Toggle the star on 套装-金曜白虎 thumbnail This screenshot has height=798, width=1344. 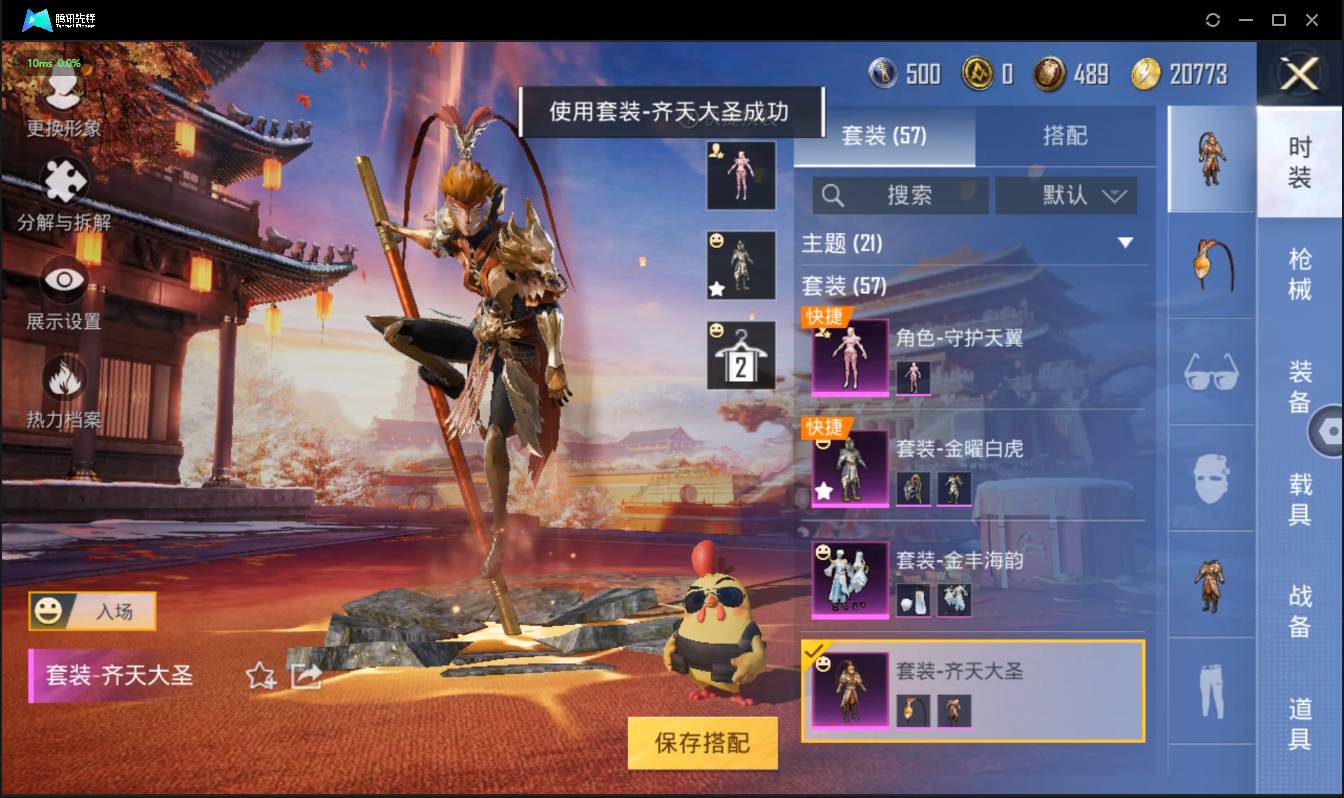tap(825, 492)
